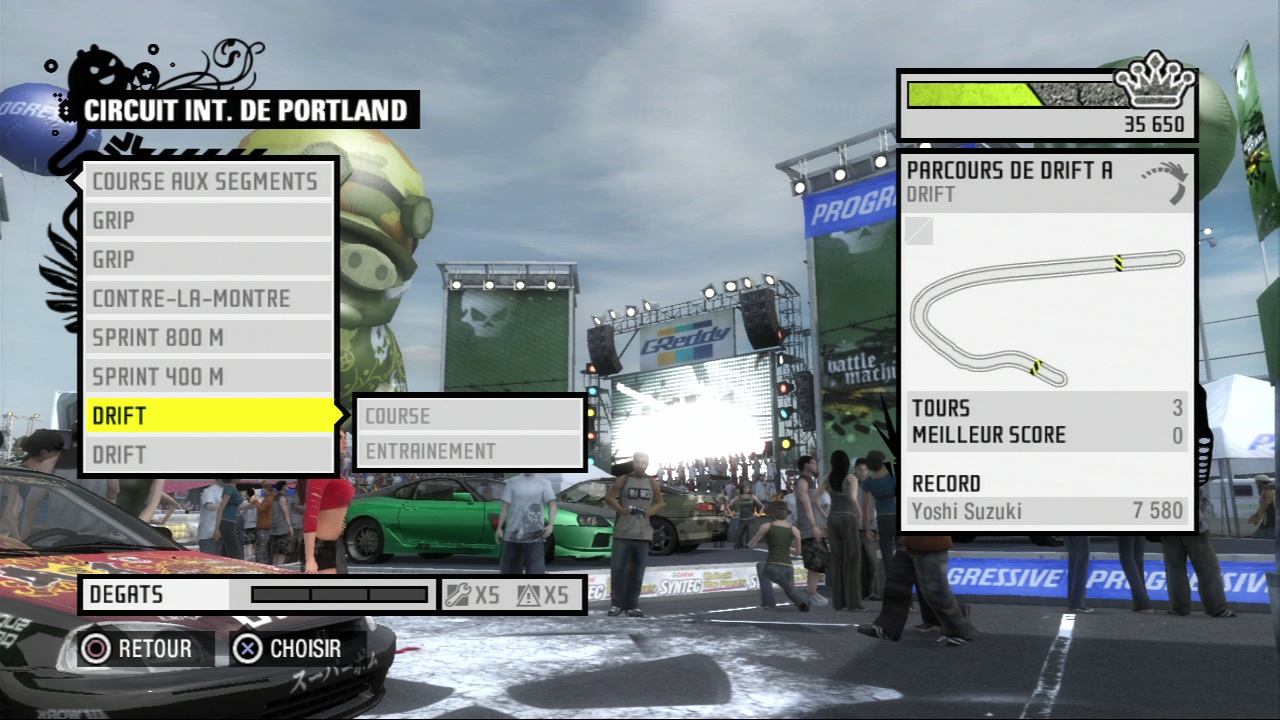The height and width of the screenshot is (720, 1280).
Task: Click the yellow highlighted Drift entry
Action: point(208,415)
